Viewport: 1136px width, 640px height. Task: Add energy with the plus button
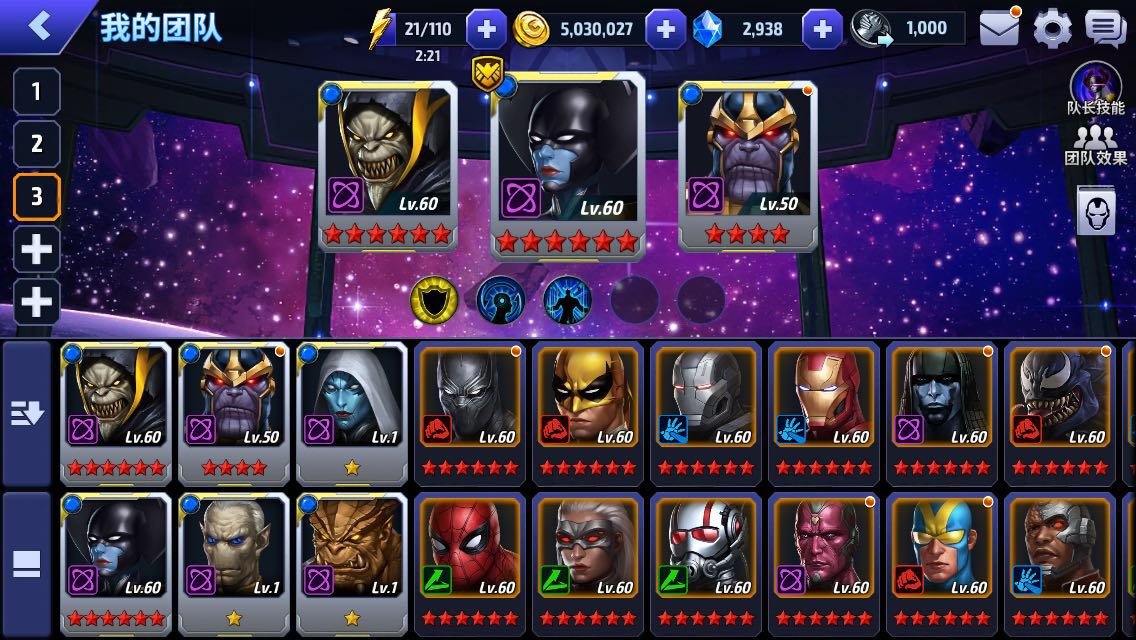point(487,29)
